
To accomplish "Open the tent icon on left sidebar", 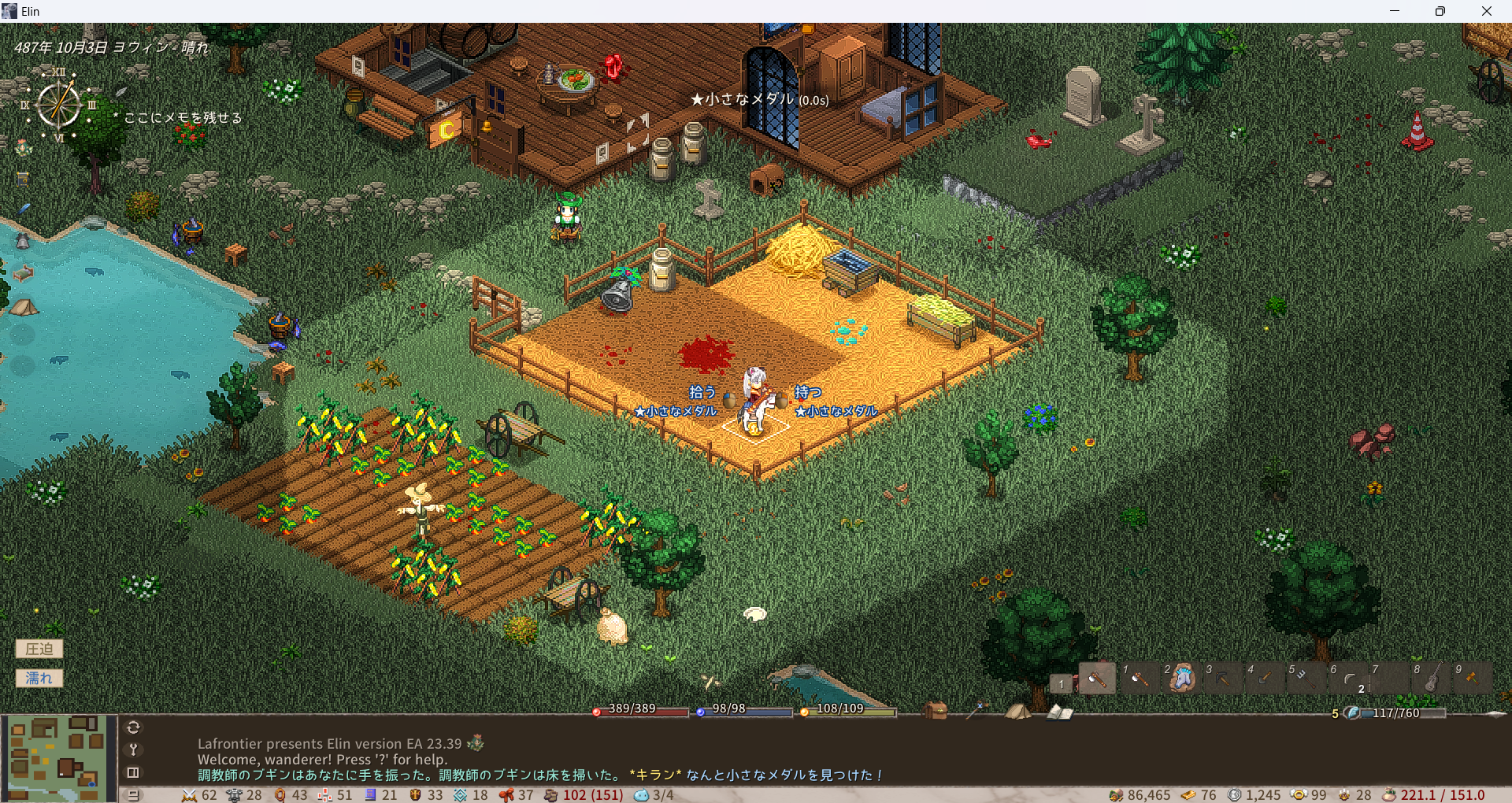I will [23, 306].
